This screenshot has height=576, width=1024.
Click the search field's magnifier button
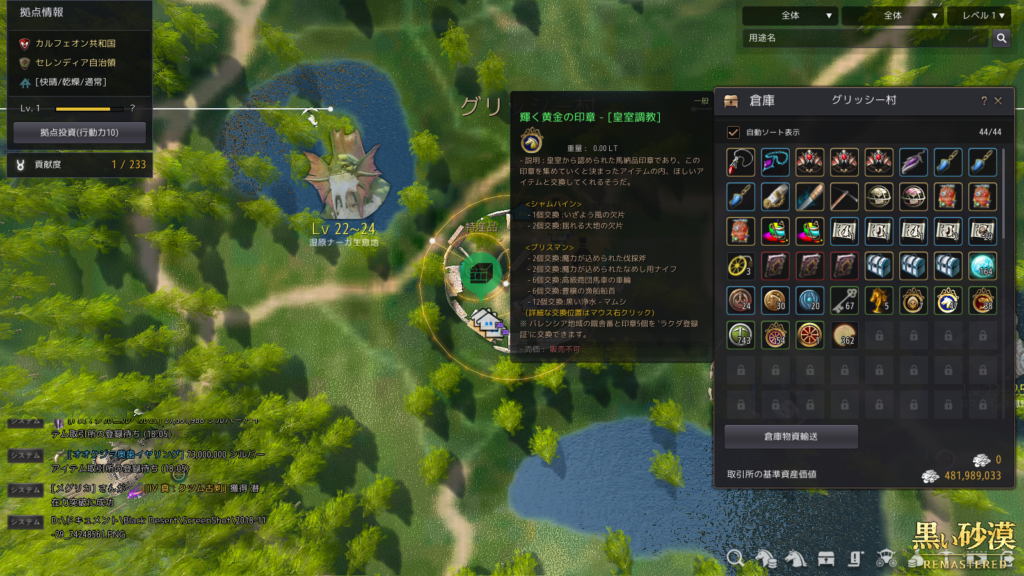pyautogui.click(x=1001, y=38)
